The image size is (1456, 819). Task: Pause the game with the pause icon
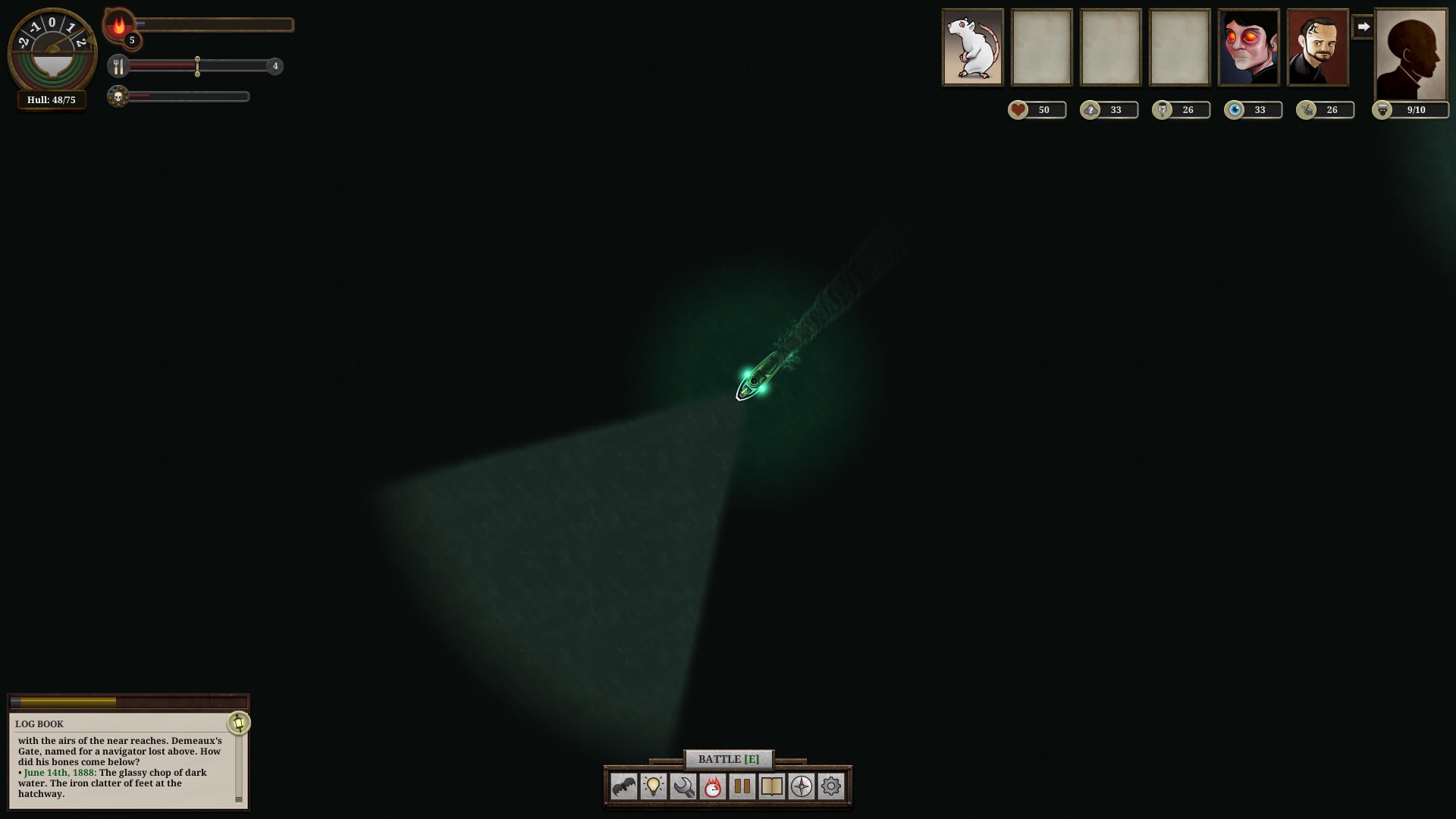point(742,787)
